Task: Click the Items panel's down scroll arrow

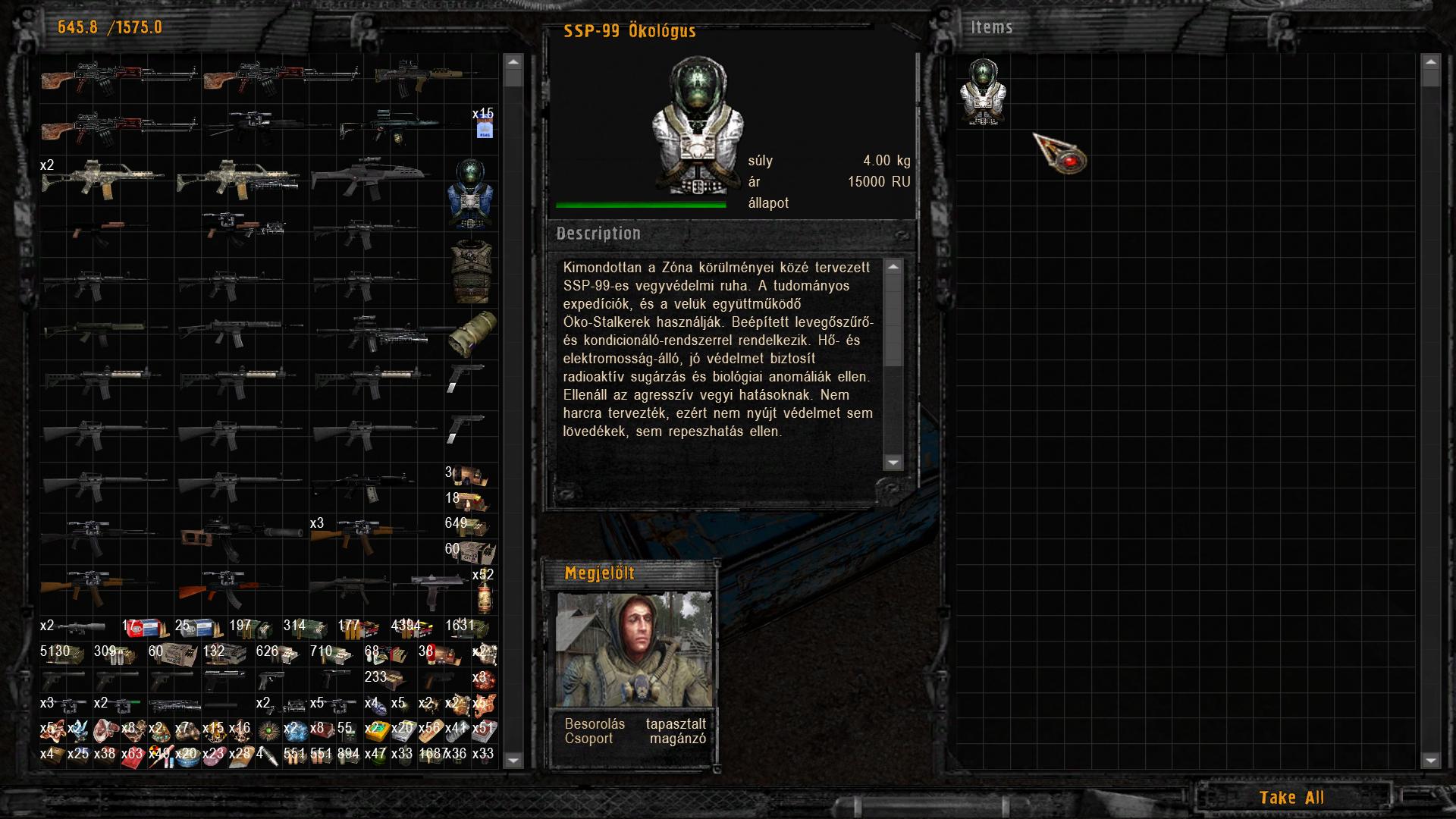Action: point(1430,760)
